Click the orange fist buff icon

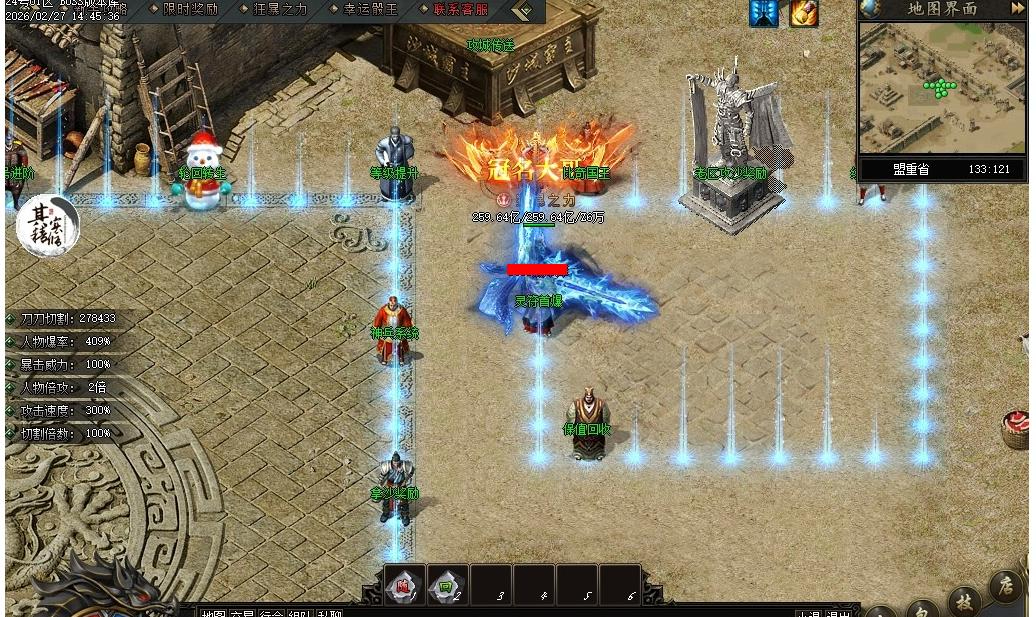tap(804, 13)
